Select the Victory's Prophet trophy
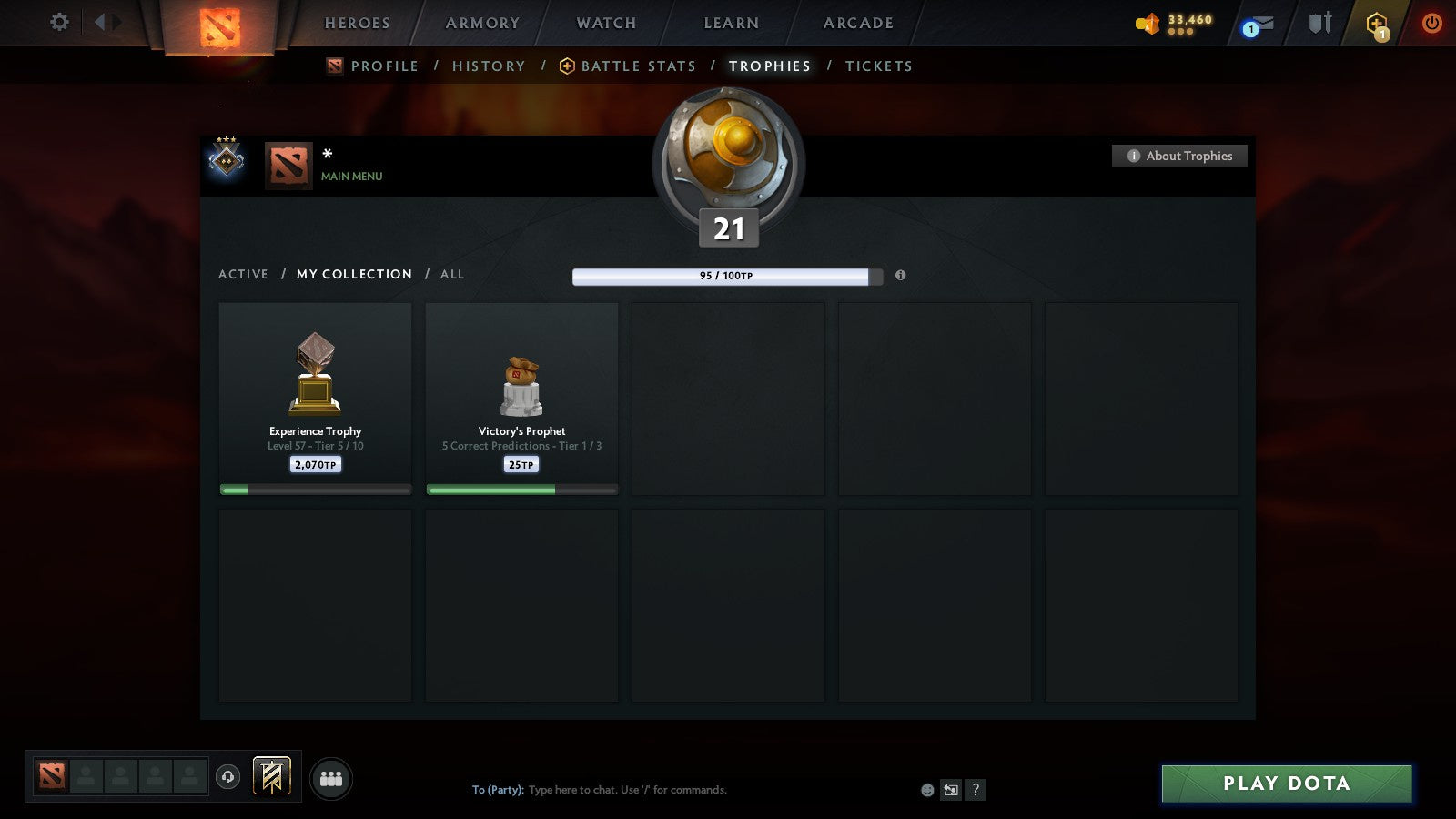Viewport: 1456px width, 819px height. pyautogui.click(x=521, y=398)
